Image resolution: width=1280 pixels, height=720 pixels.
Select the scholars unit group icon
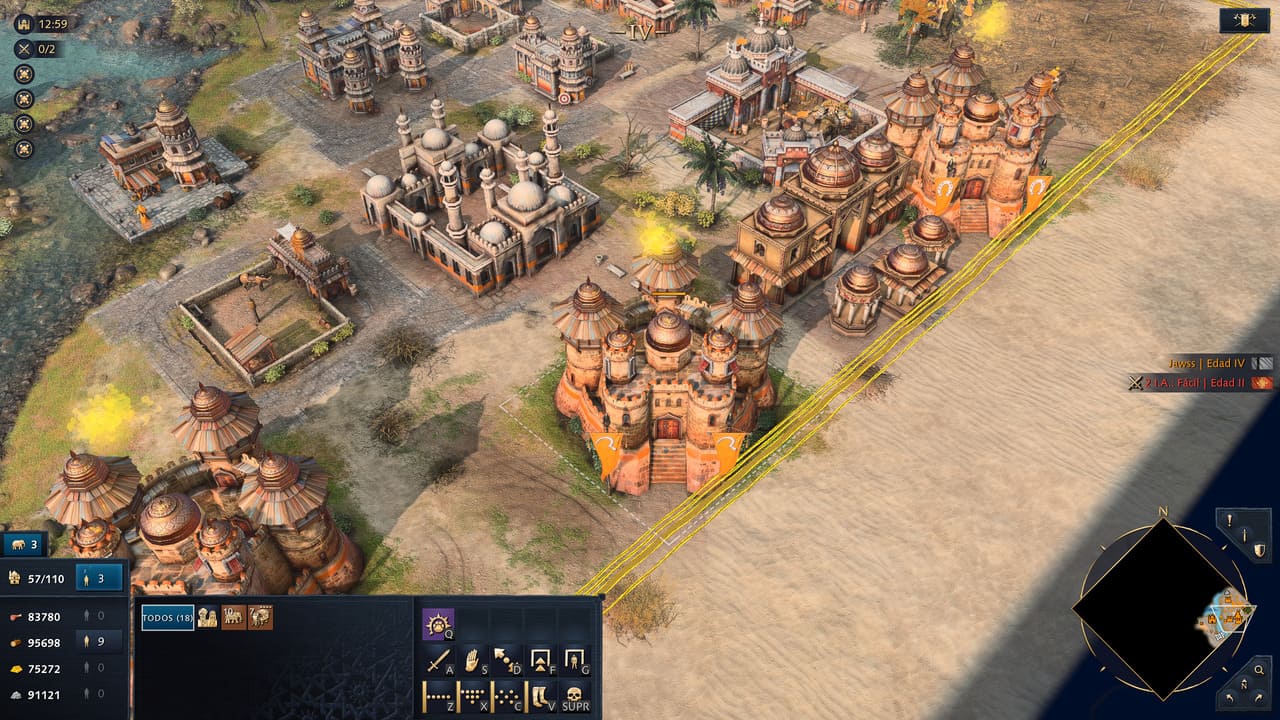pyautogui.click(x=208, y=618)
